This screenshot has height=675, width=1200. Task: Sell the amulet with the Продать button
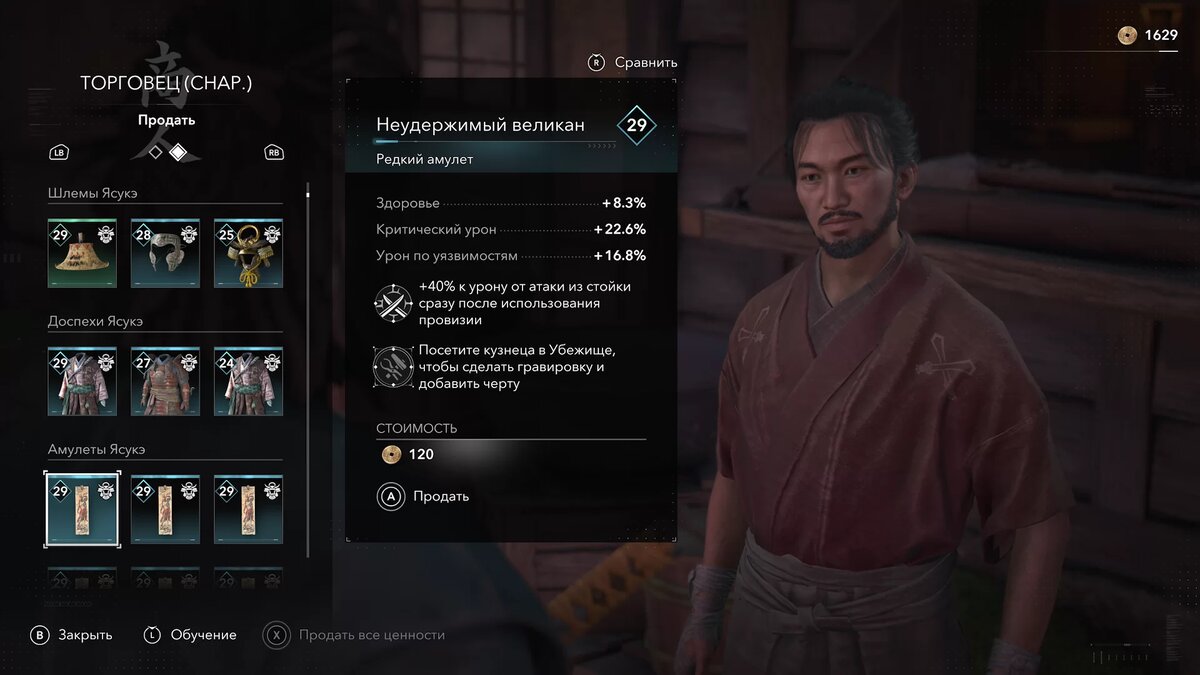tap(424, 496)
